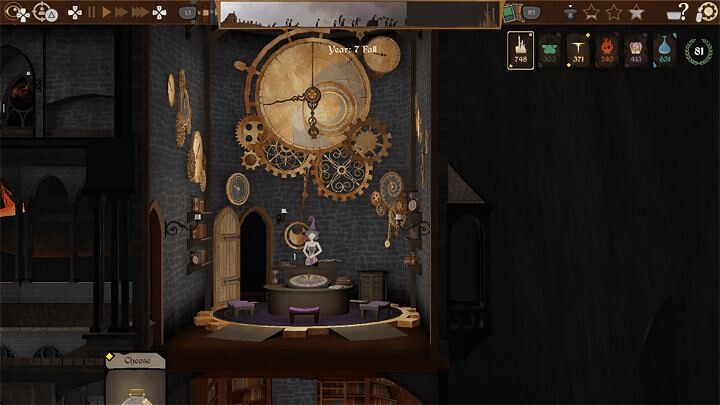
Task: Set game speed to normal play
Action: (106, 13)
